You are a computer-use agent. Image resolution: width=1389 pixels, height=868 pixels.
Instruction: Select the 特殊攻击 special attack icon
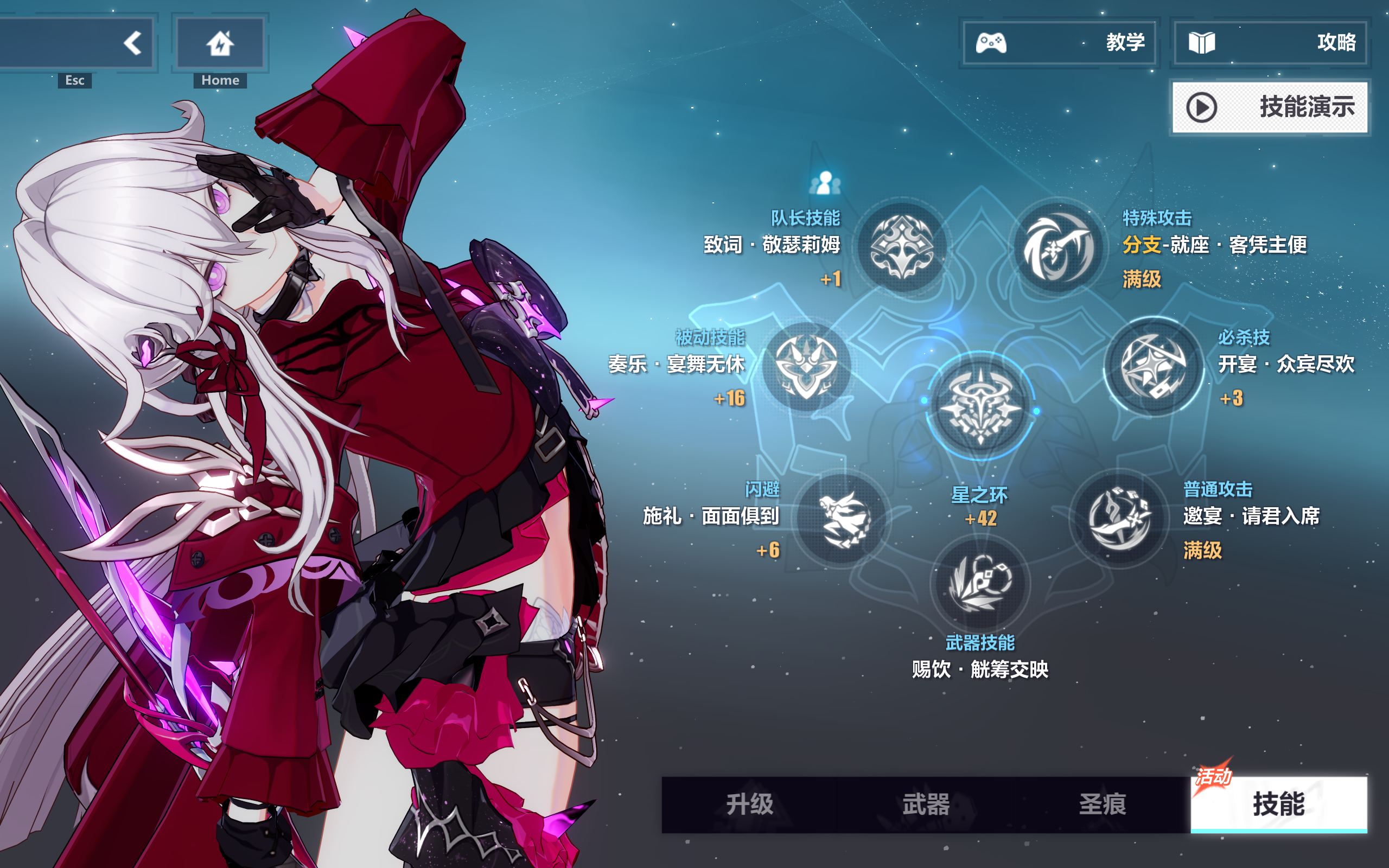(x=1059, y=248)
